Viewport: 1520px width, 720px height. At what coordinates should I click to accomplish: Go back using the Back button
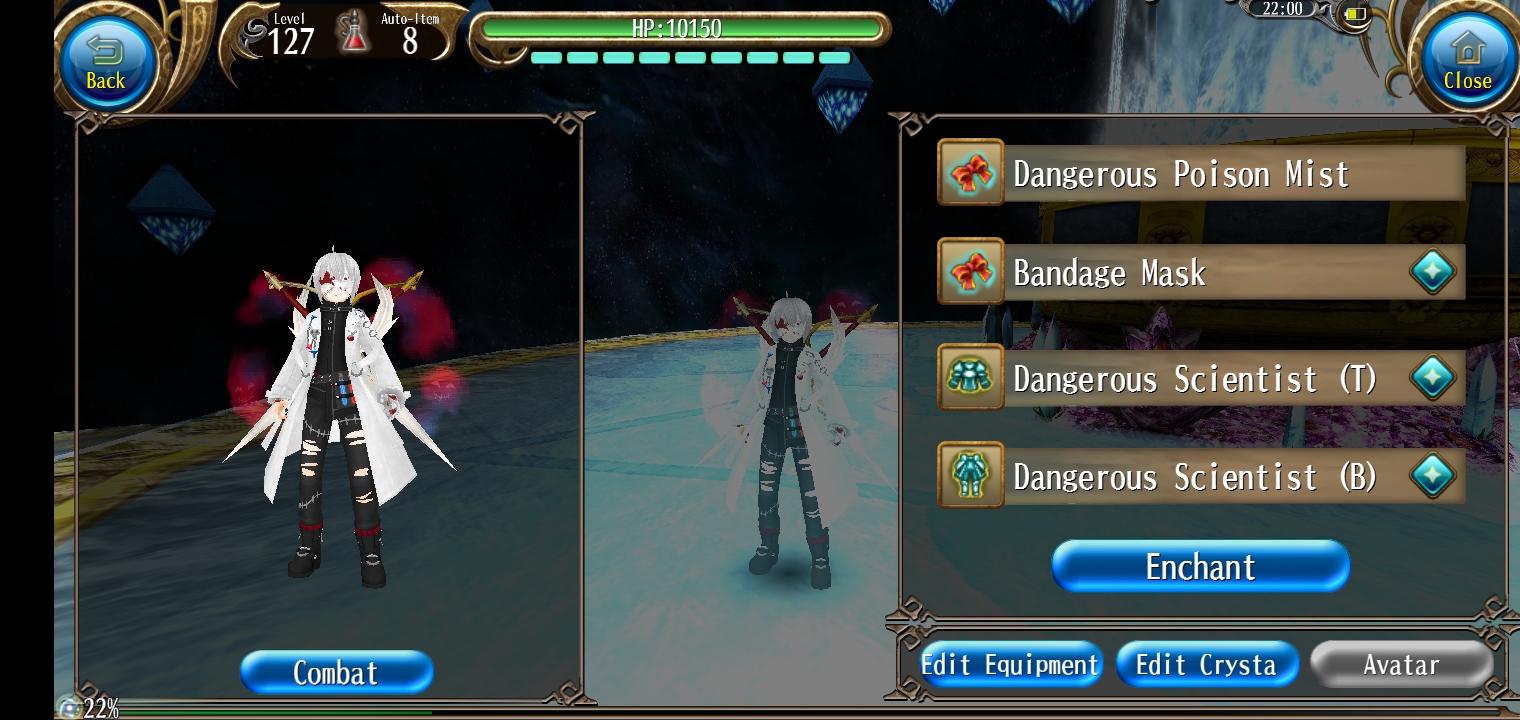105,62
